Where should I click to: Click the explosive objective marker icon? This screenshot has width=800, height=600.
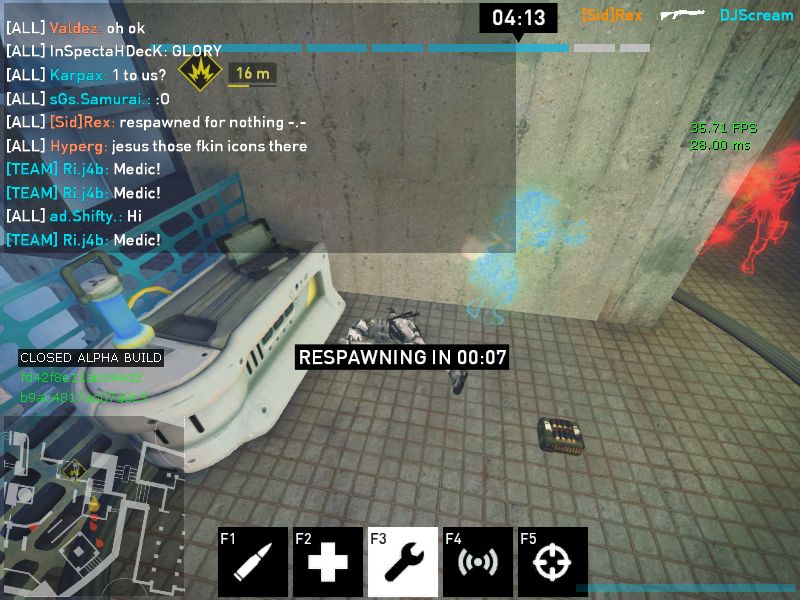(200, 72)
